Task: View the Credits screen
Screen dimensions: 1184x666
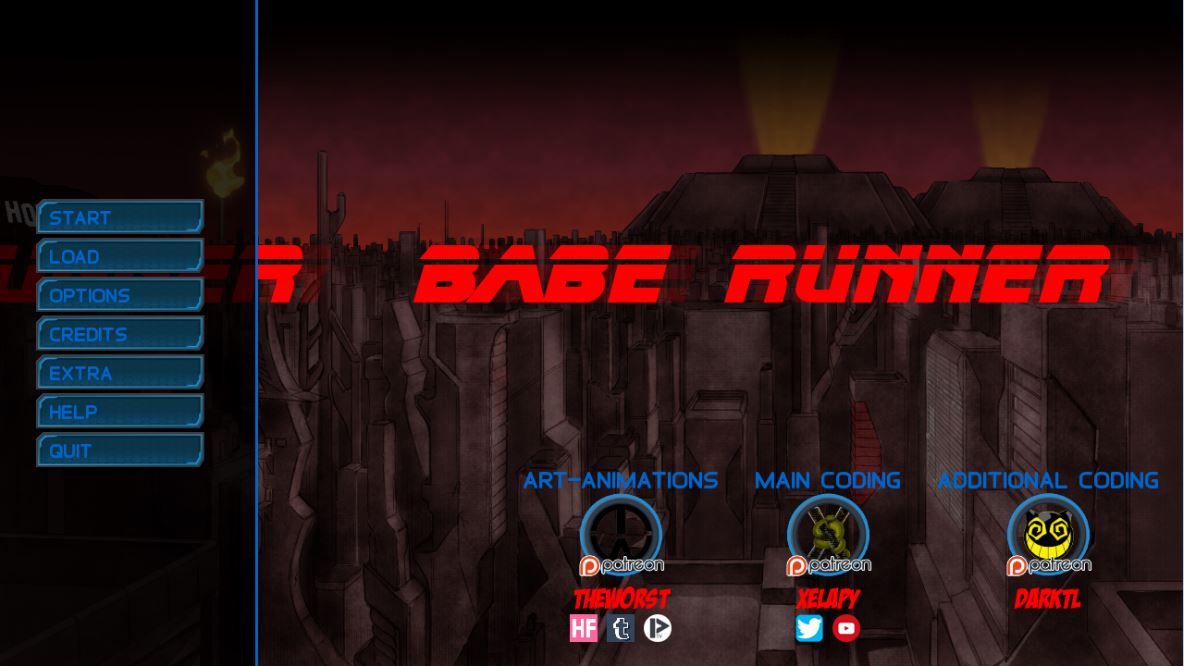Action: [x=120, y=334]
